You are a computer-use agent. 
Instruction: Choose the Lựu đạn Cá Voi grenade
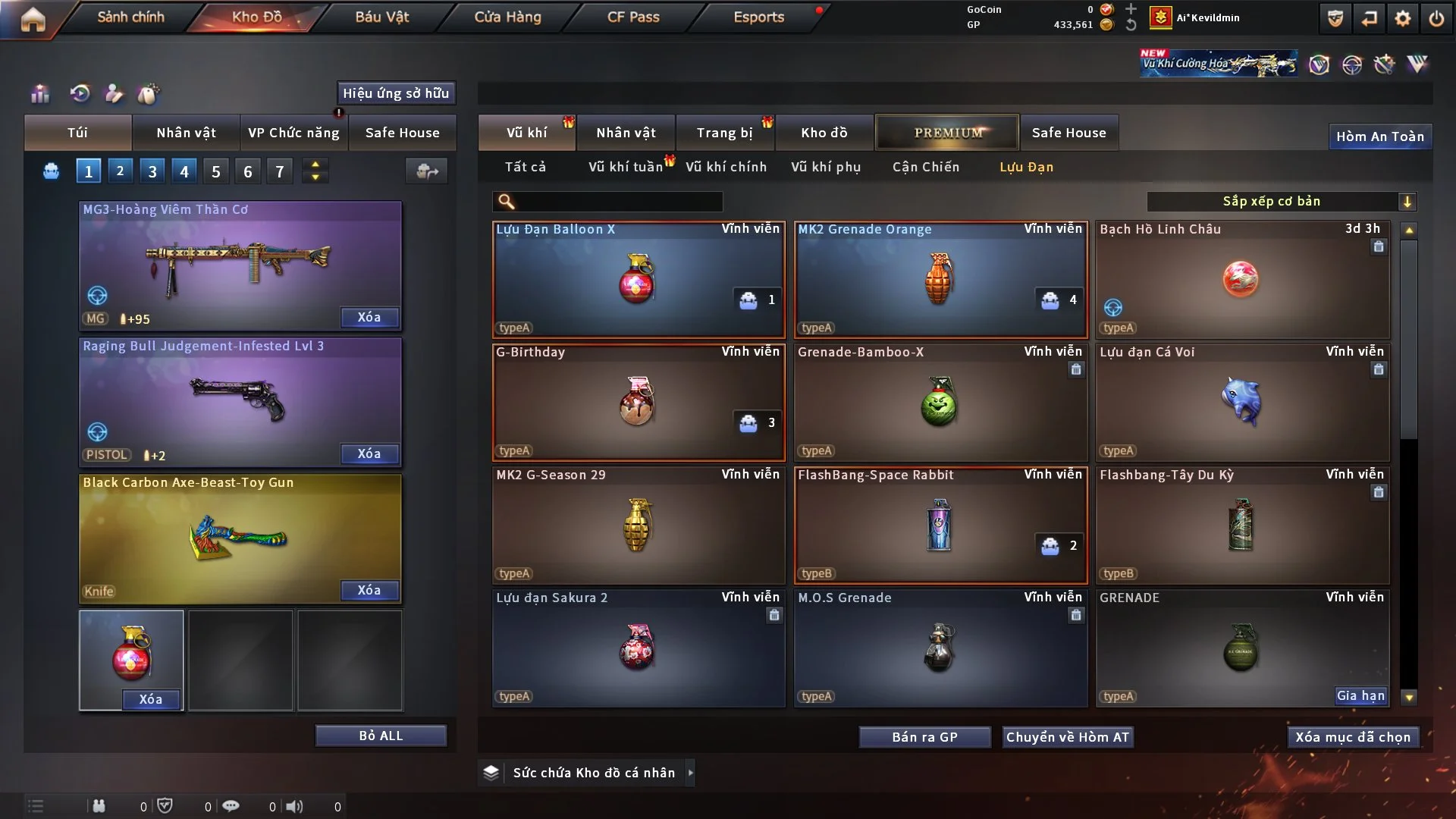[1242, 402]
